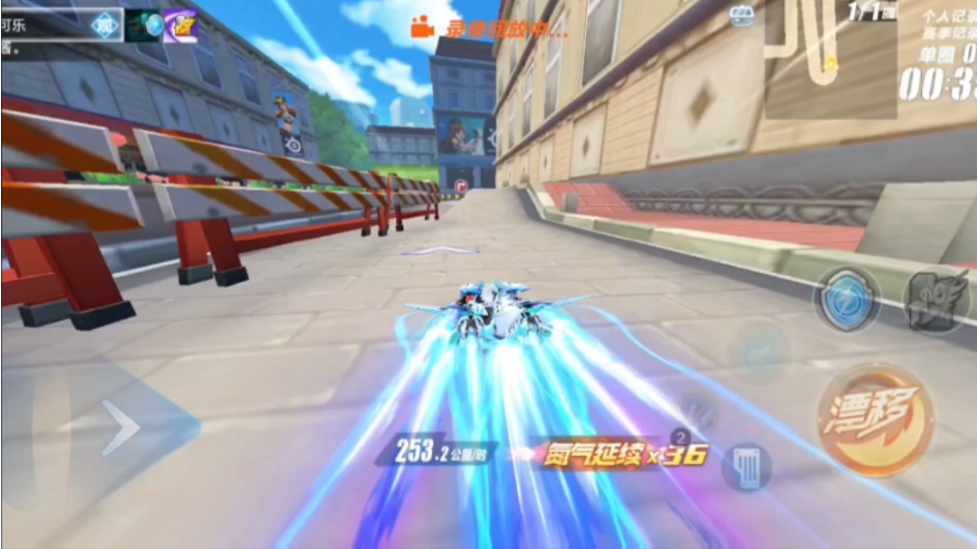Tap the orange 漂移 drift button
Screen dimensions: 977x549
pyautogui.click(x=875, y=420)
